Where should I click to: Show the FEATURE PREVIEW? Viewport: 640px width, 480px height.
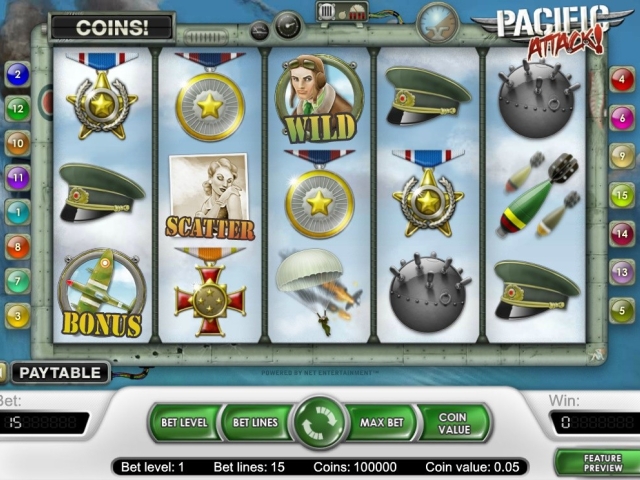[601, 462]
